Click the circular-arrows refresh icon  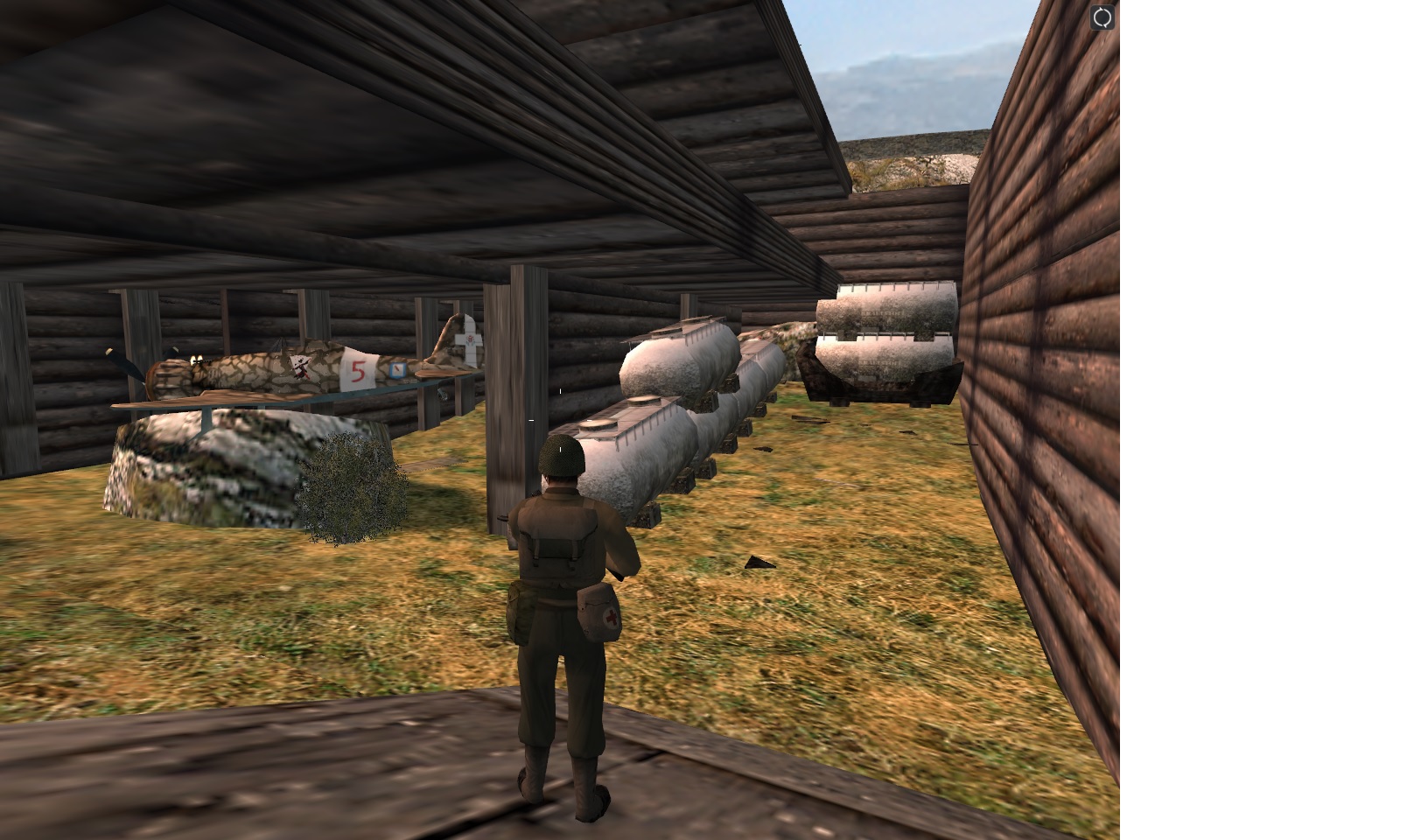click(1102, 17)
